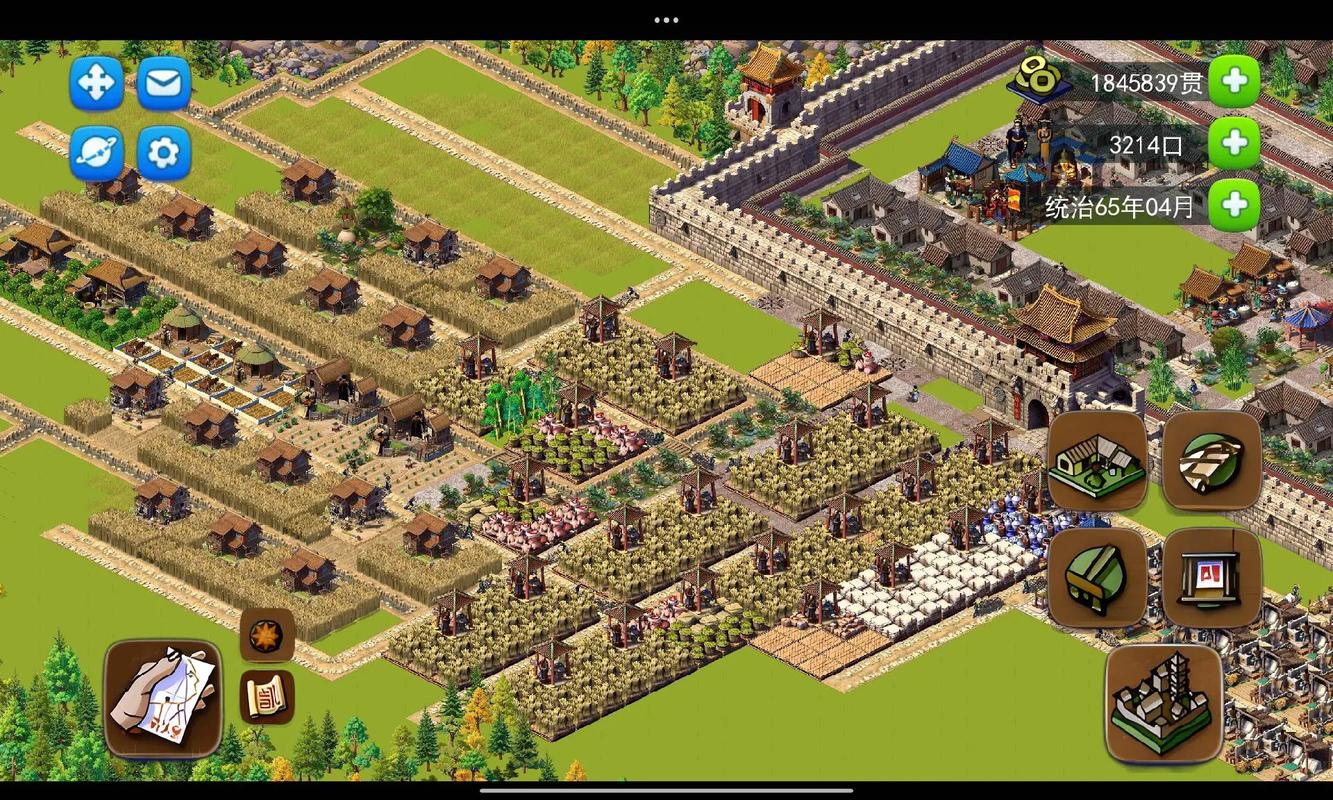Open the farmhouse building menu
Viewport: 1333px width, 800px height.
[1097, 461]
